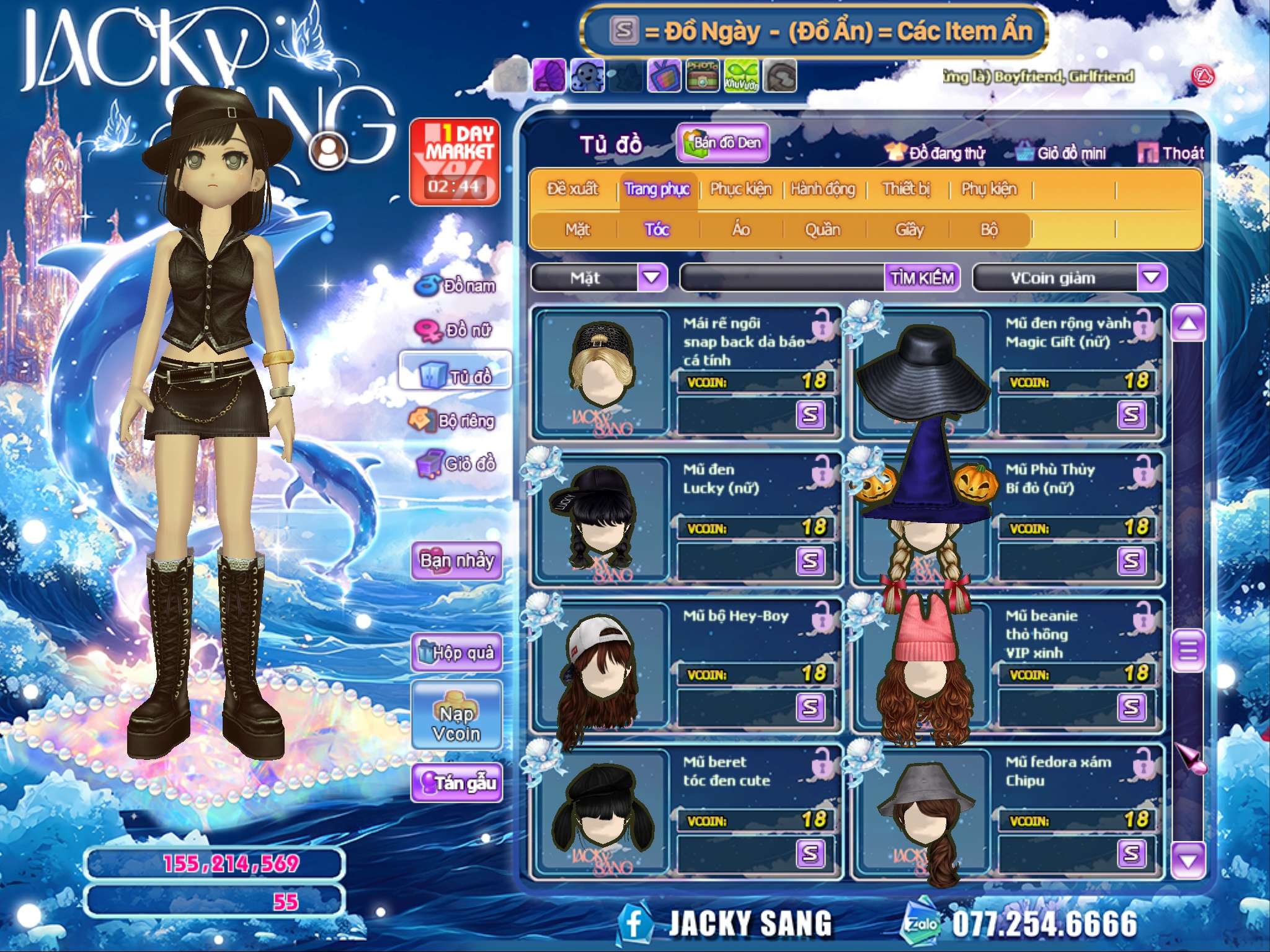Select the Hành động tab
The image size is (1270, 952).
pos(823,189)
